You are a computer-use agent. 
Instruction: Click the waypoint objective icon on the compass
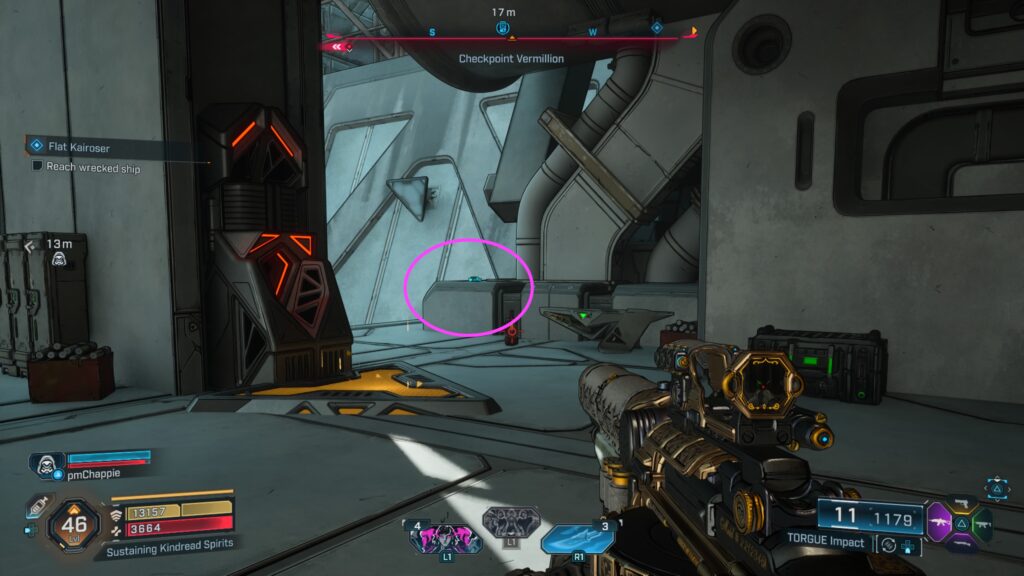pos(502,27)
